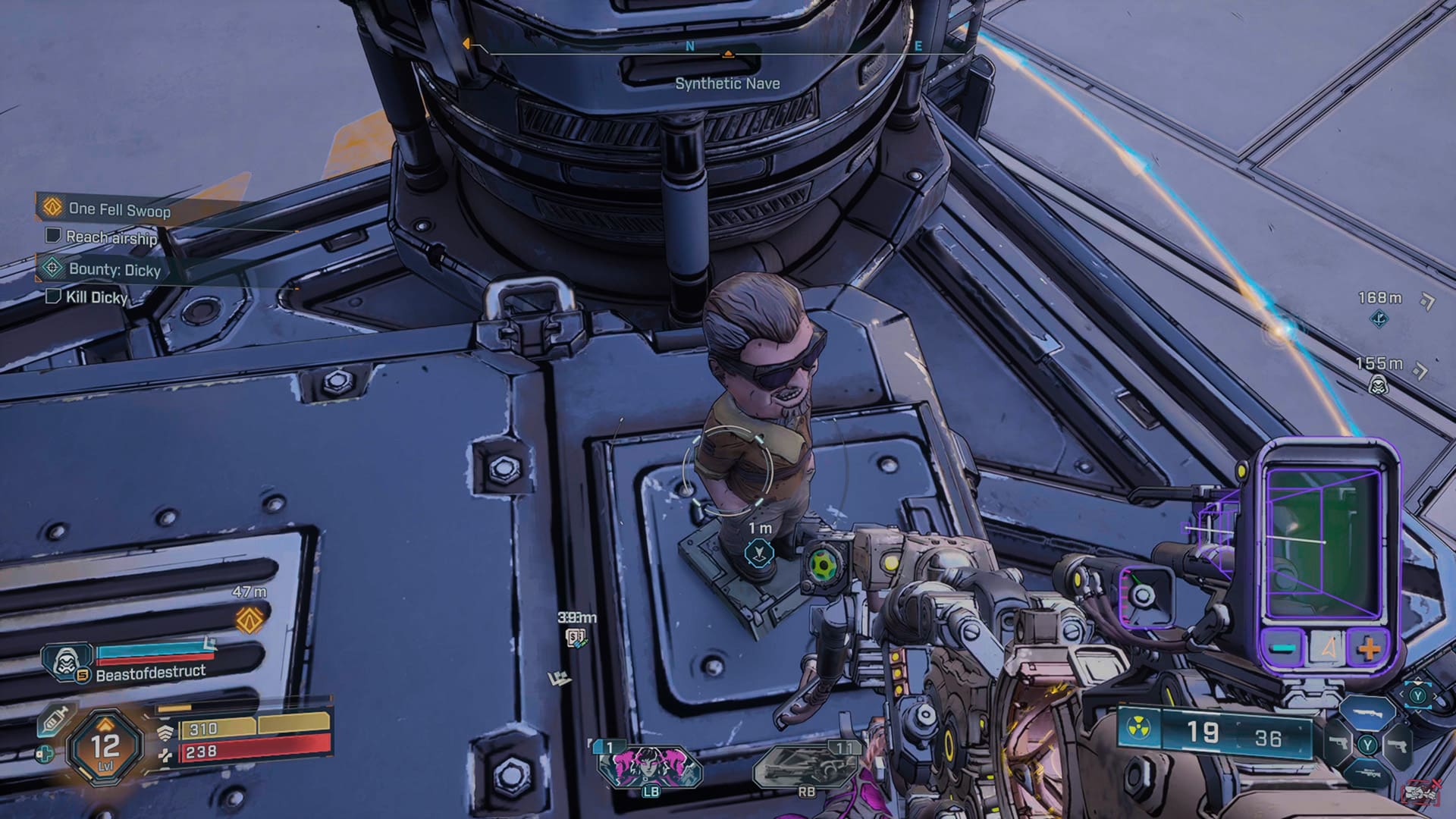
Task: Click the Synthetic Nave location label
Action: tap(726, 84)
